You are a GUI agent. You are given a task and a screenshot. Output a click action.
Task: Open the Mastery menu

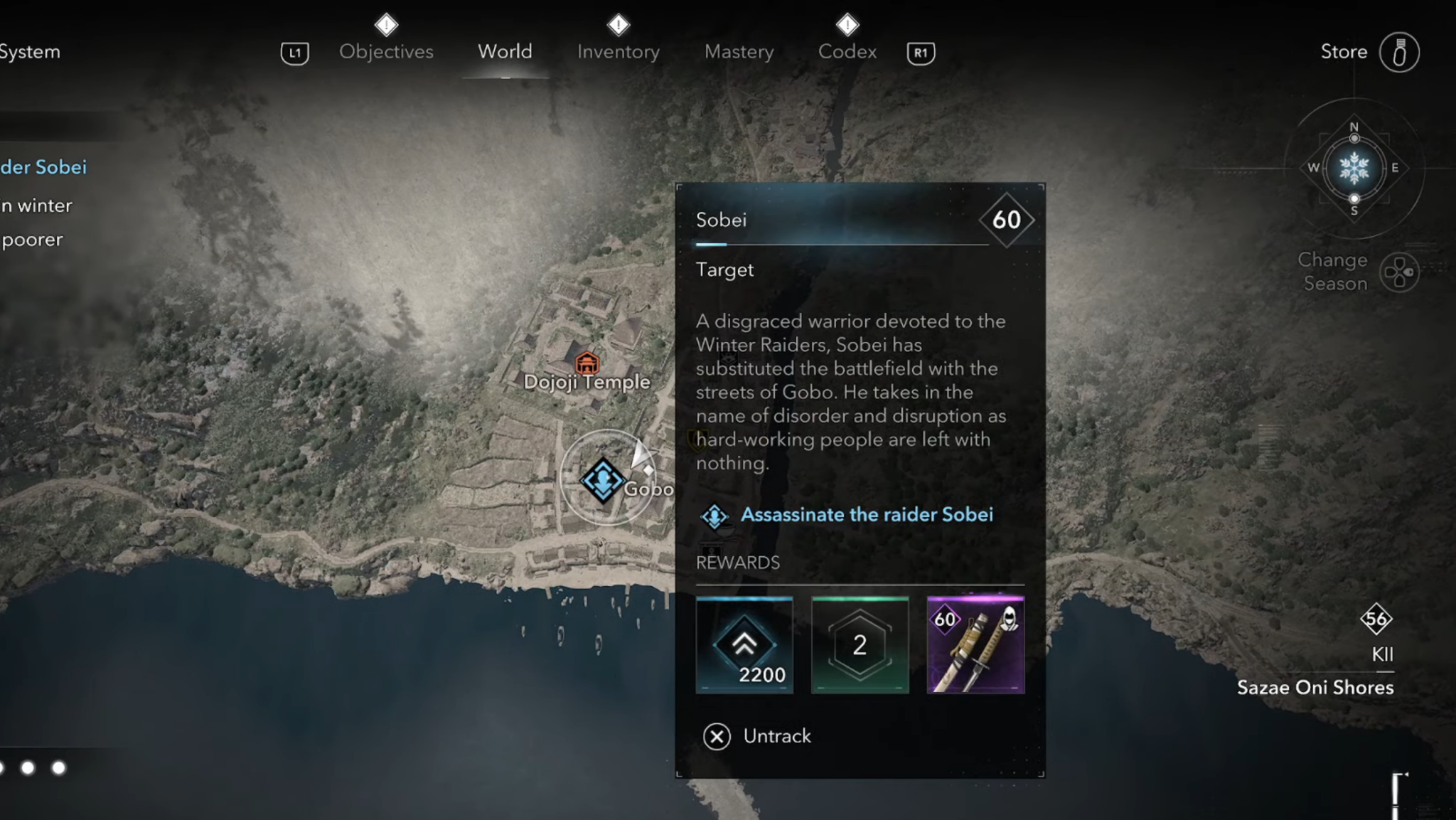pyautogui.click(x=739, y=51)
